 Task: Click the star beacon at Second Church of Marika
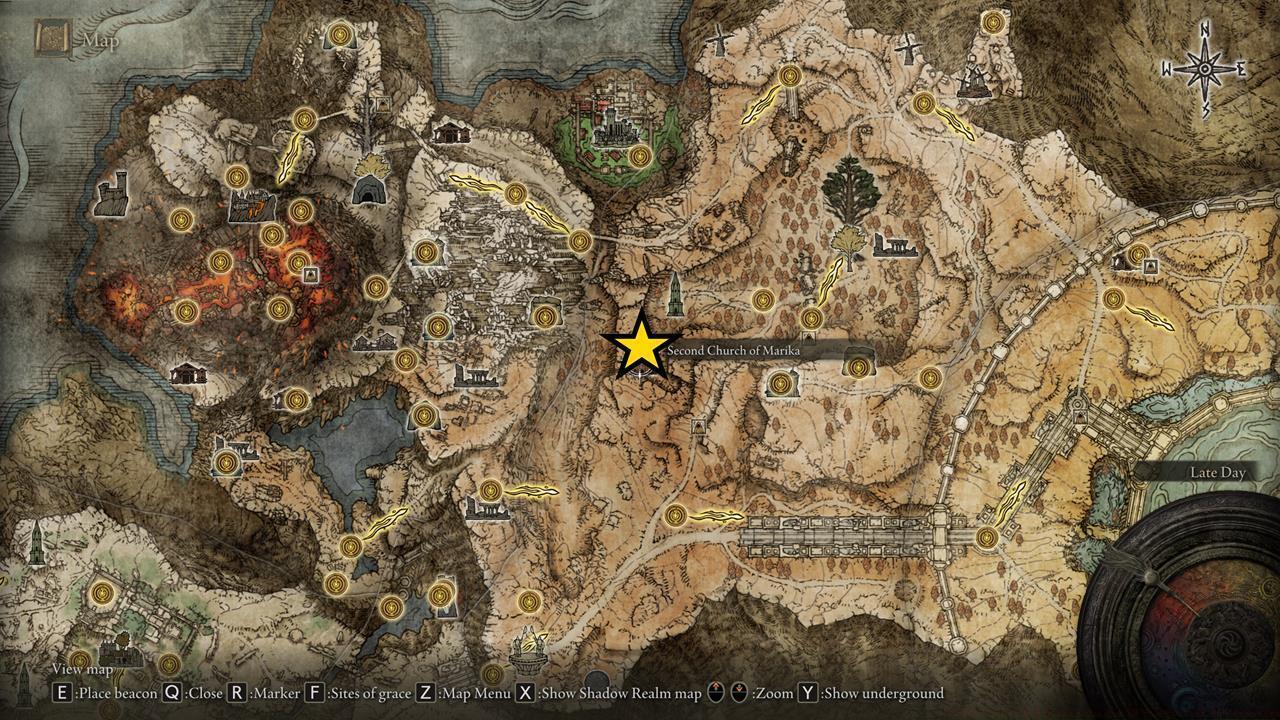641,349
